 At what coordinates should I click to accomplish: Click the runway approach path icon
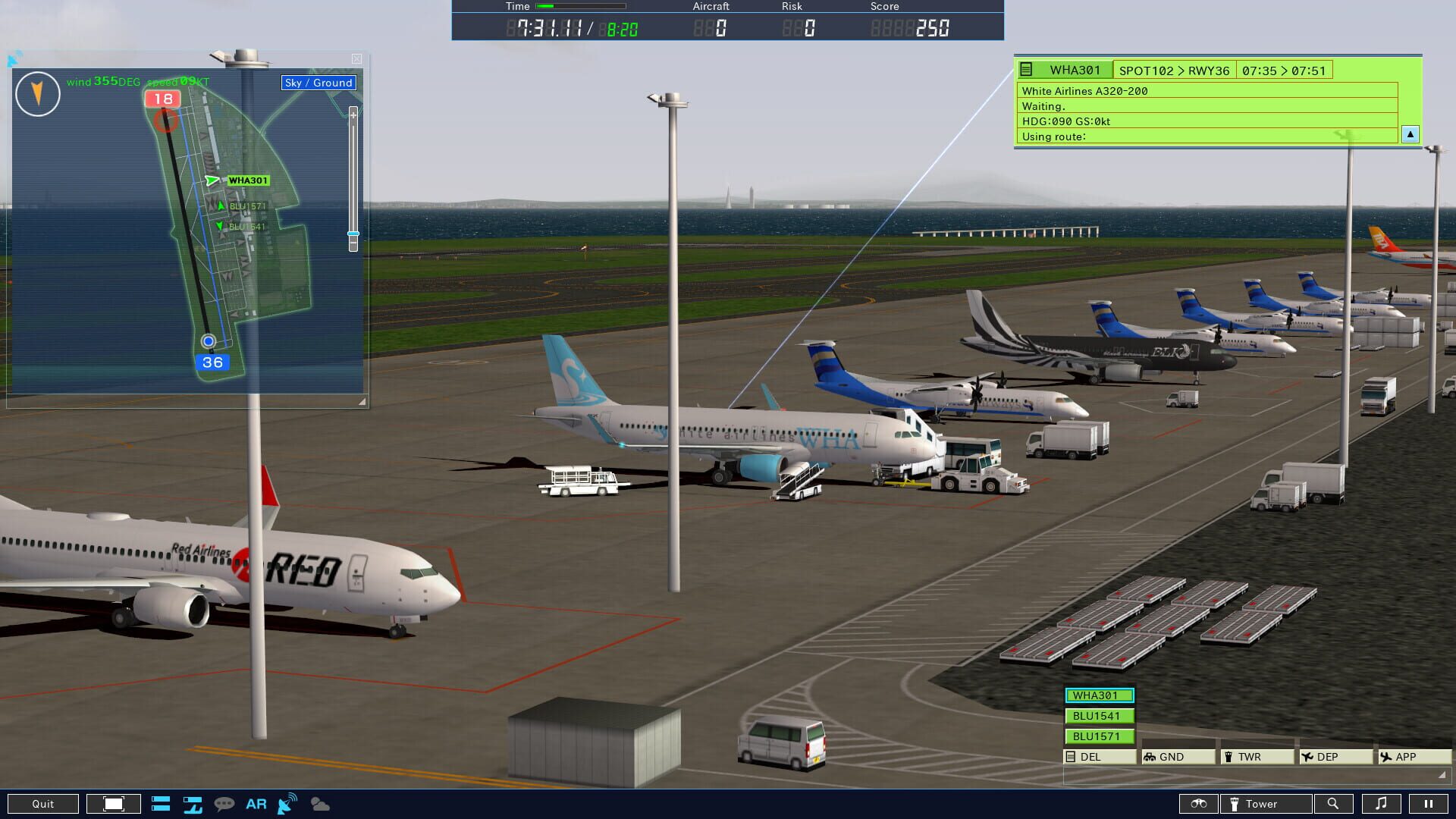[193, 803]
